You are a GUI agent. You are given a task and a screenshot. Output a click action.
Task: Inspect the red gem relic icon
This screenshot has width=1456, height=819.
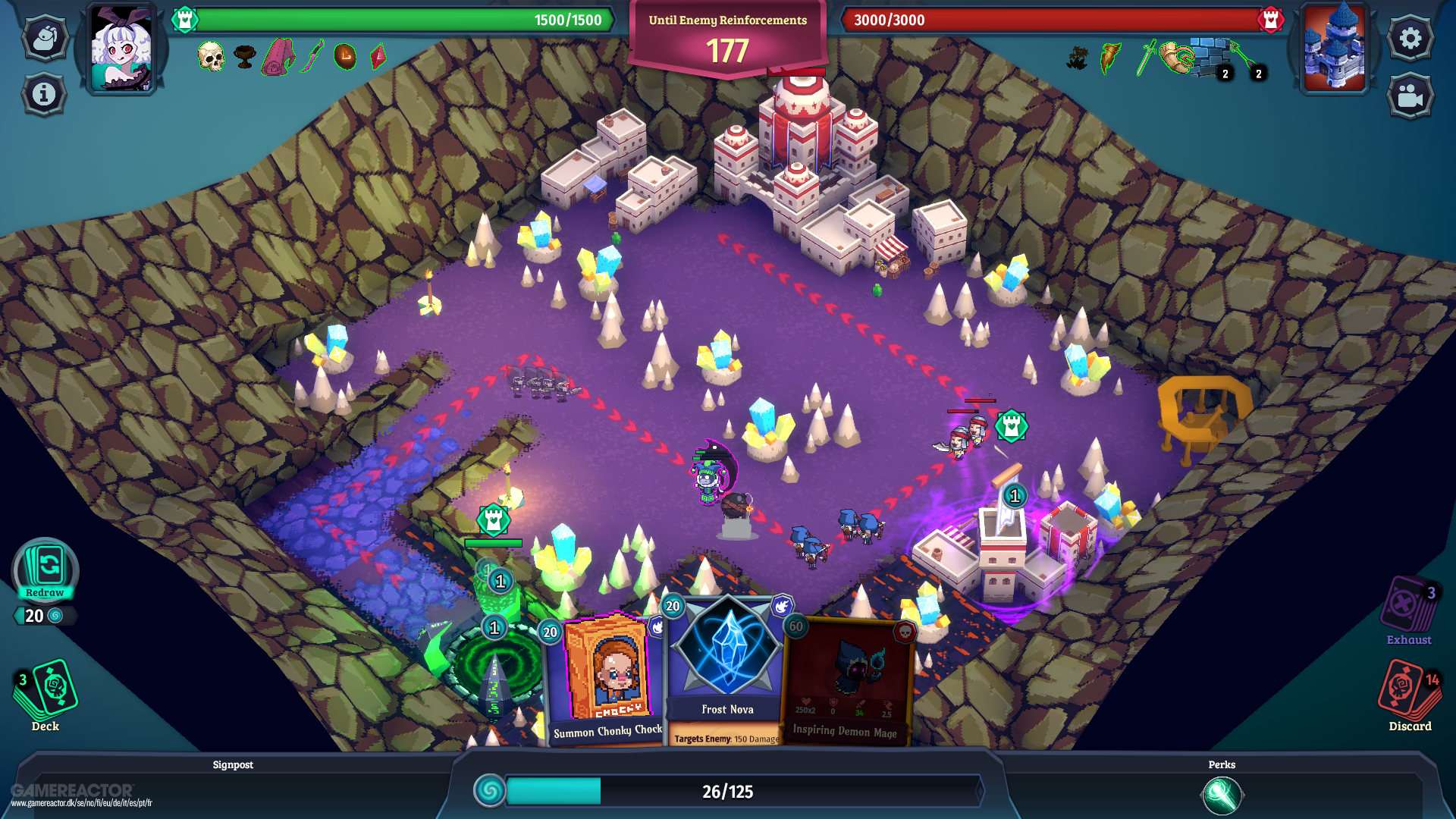point(378,57)
